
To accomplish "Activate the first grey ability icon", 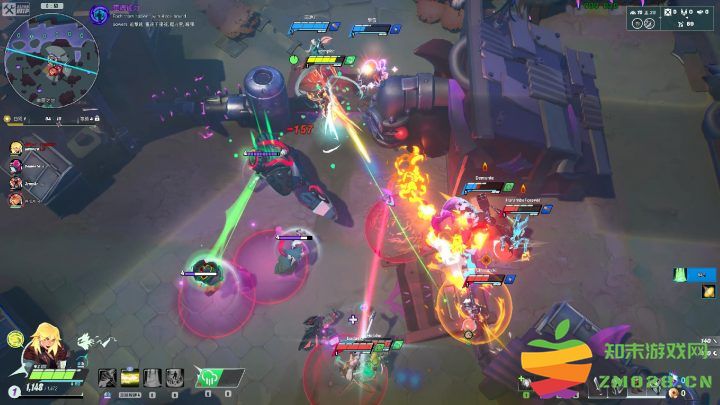I will pos(107,377).
